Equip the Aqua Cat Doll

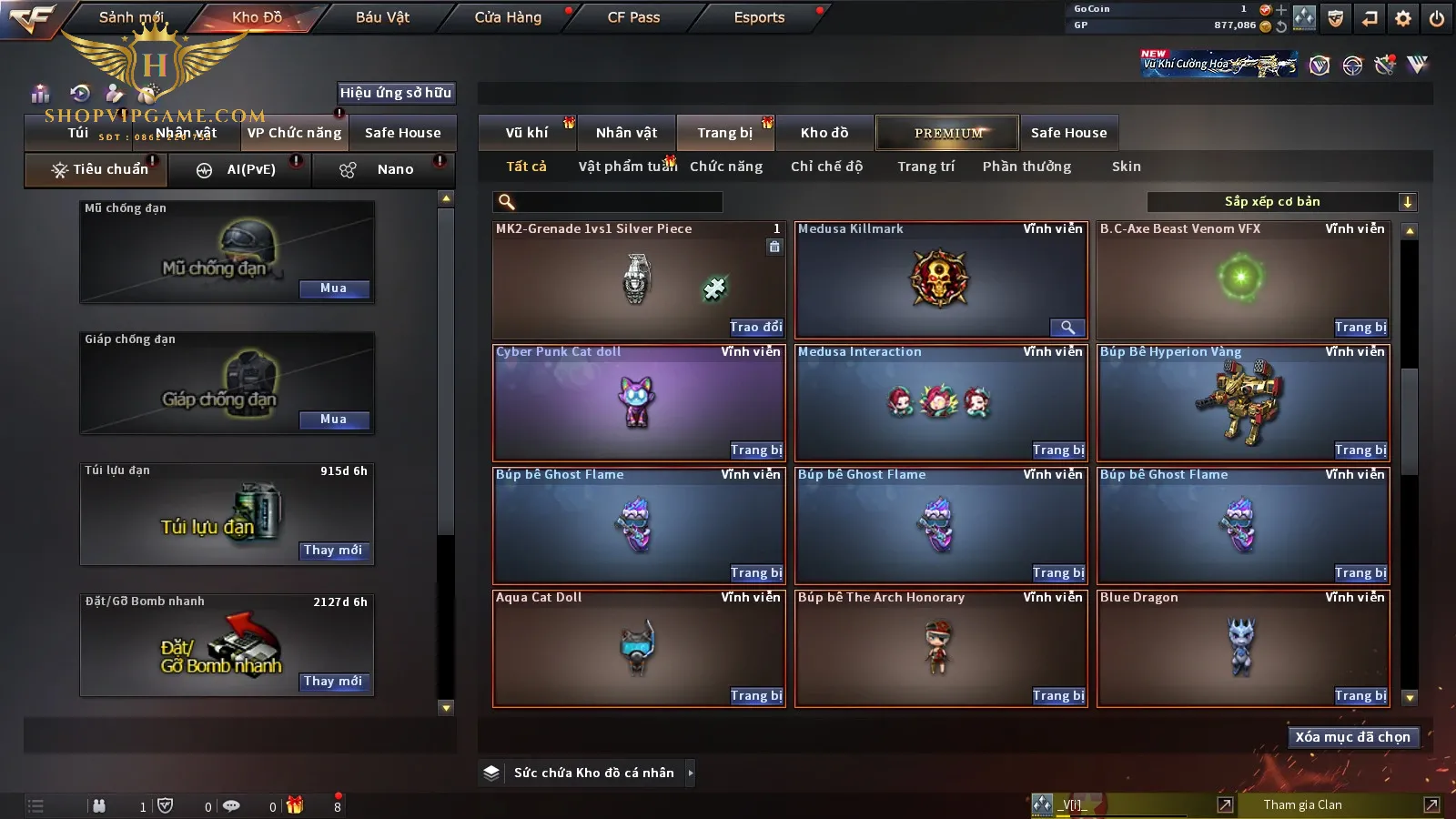click(755, 696)
